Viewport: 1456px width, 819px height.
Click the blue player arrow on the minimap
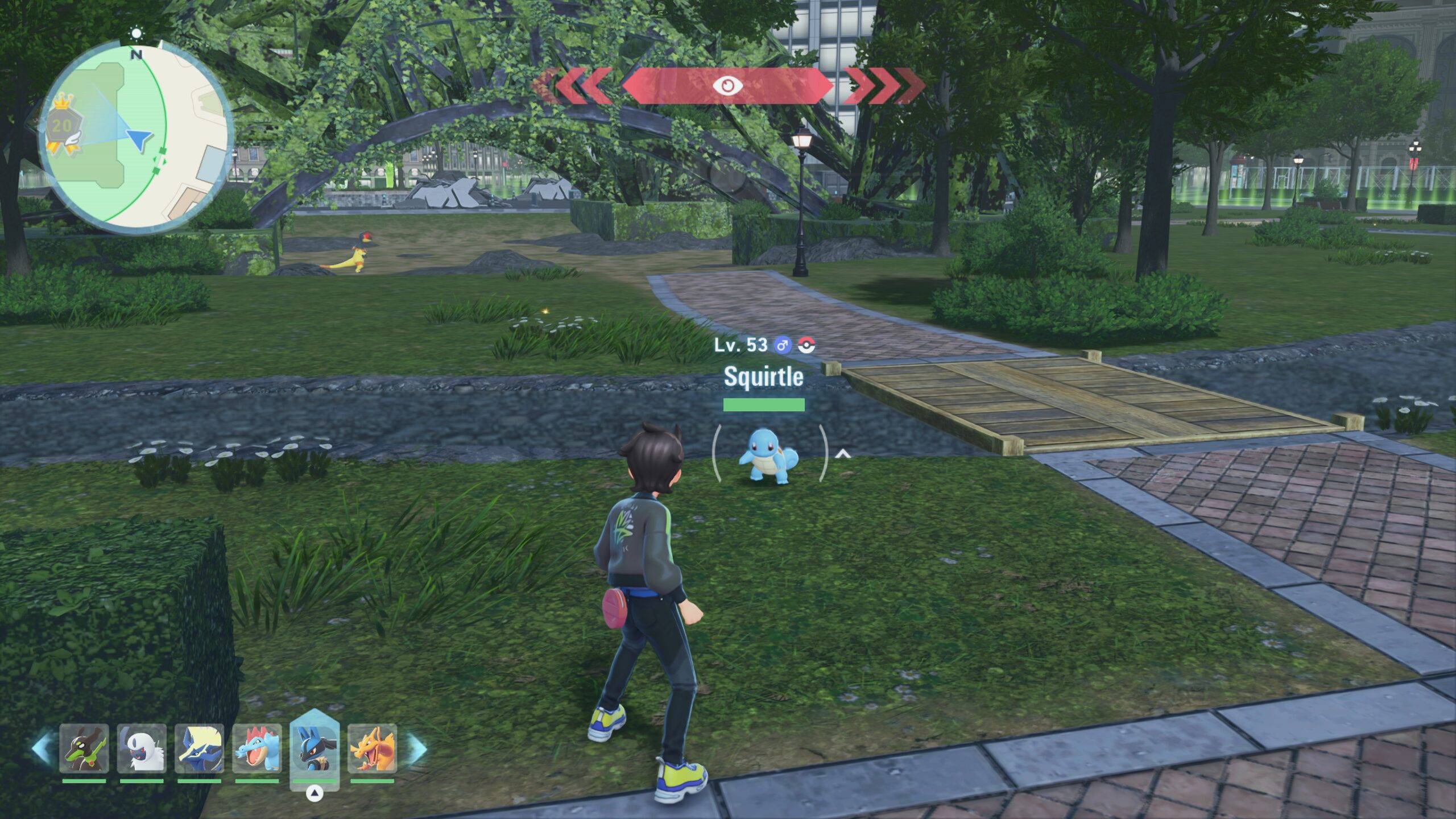[x=139, y=139]
